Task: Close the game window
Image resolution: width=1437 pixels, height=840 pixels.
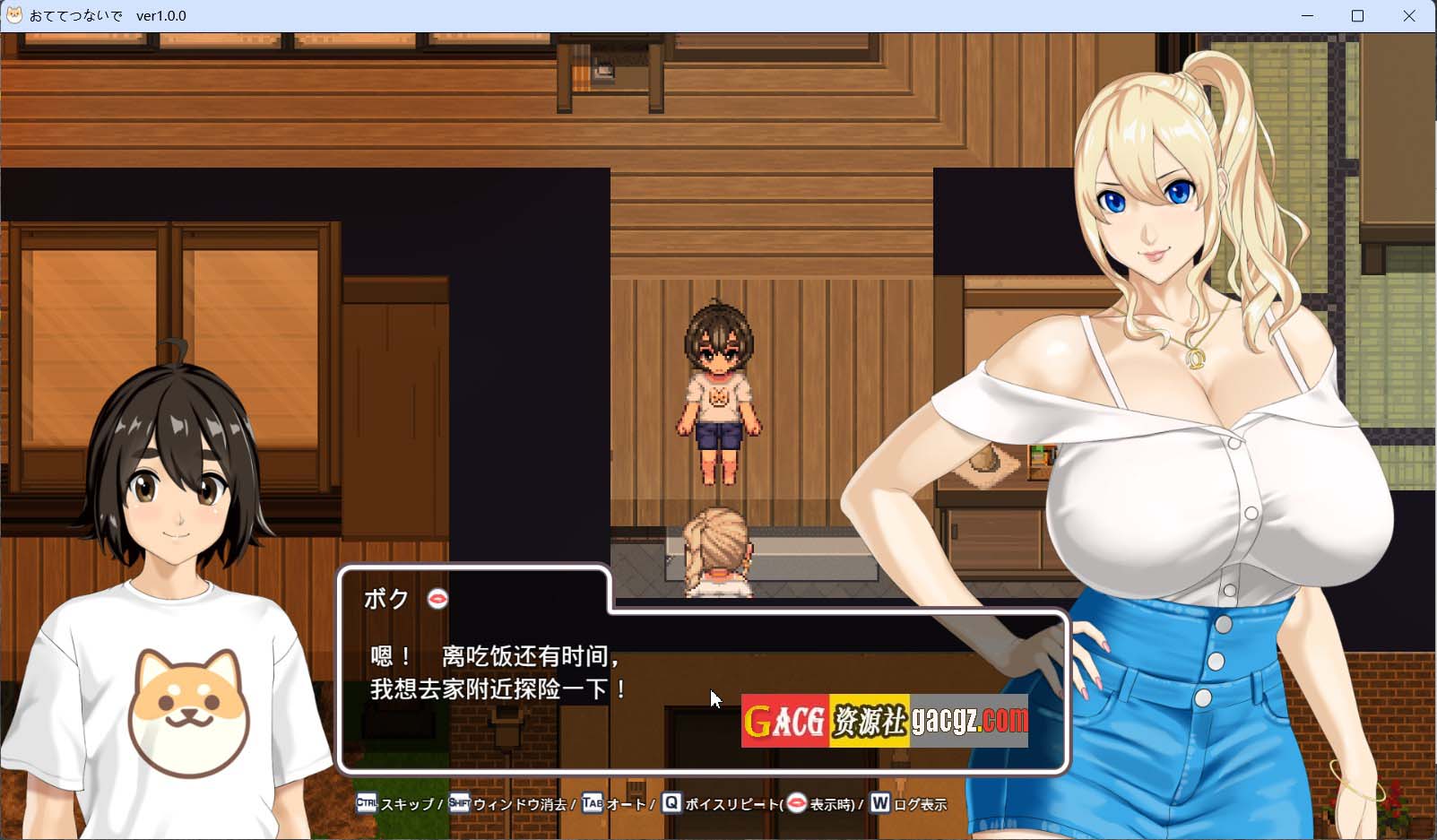Action: (x=1408, y=16)
